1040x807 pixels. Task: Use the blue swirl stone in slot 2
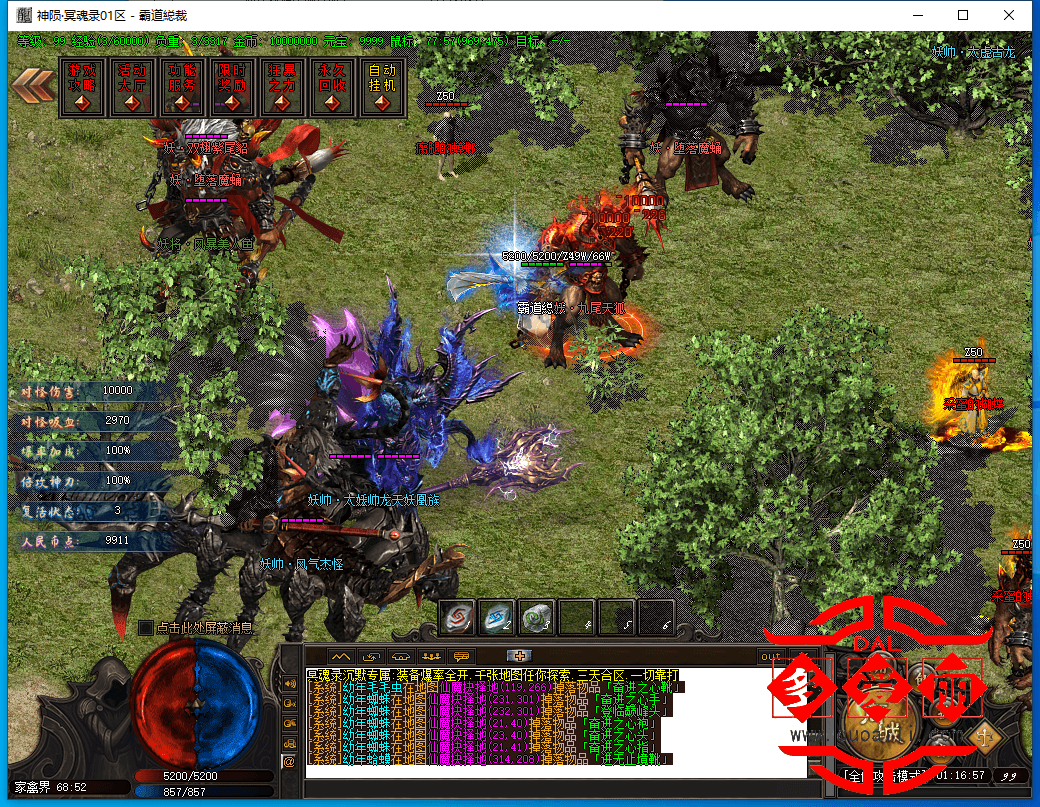coord(497,617)
